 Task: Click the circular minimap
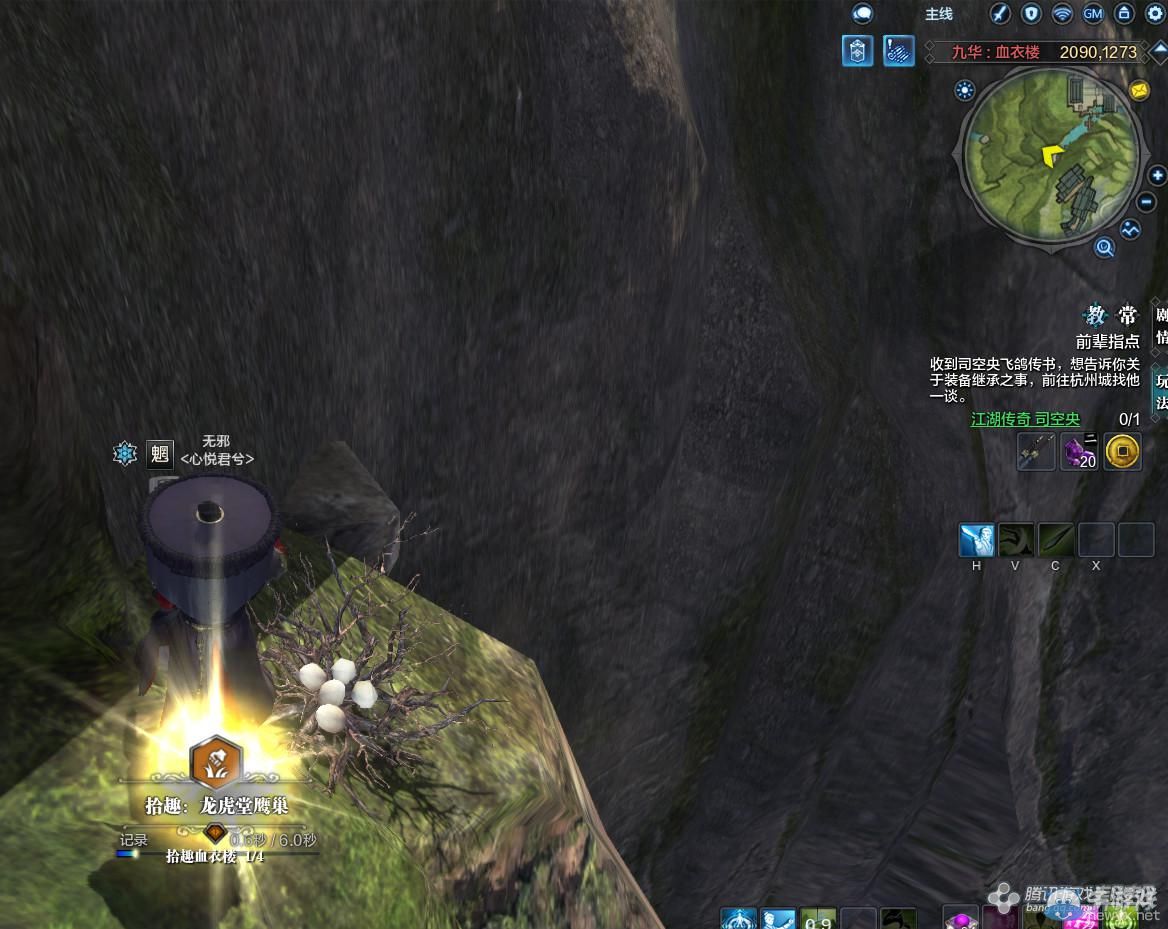tap(1050, 155)
